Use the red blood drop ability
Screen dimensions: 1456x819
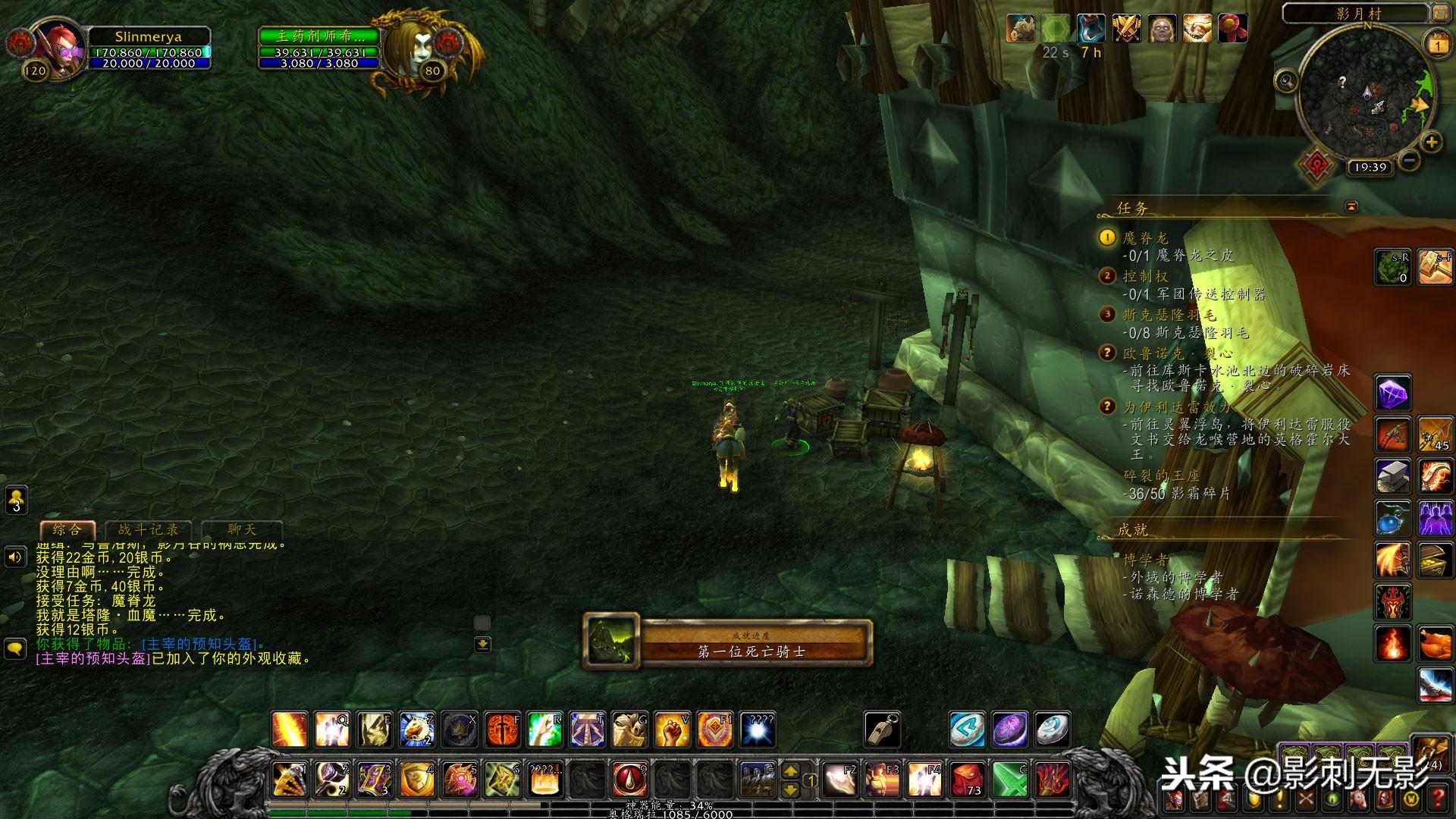click(x=629, y=779)
